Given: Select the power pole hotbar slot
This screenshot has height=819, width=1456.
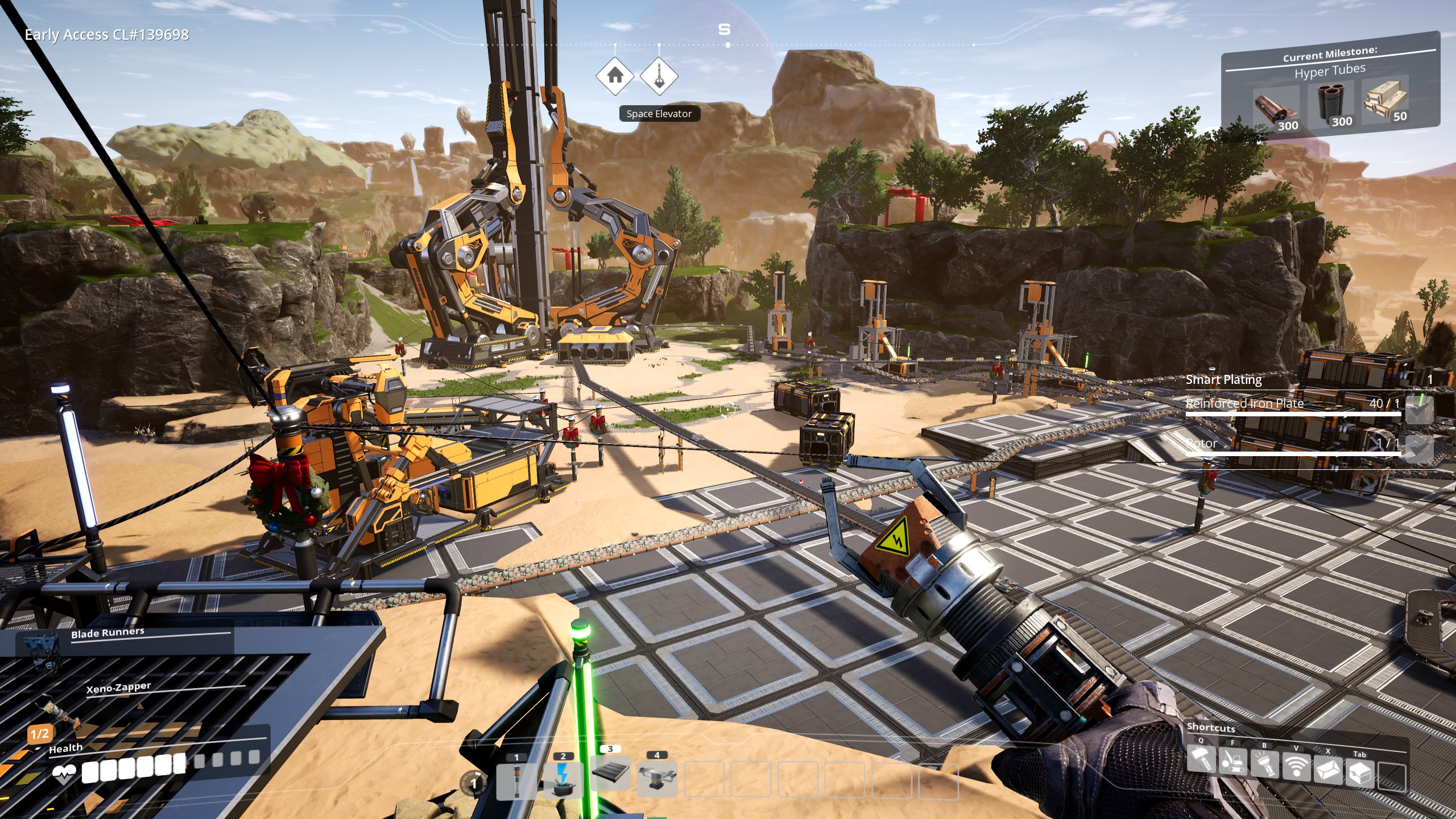Looking at the screenshot, I should pos(516,780).
